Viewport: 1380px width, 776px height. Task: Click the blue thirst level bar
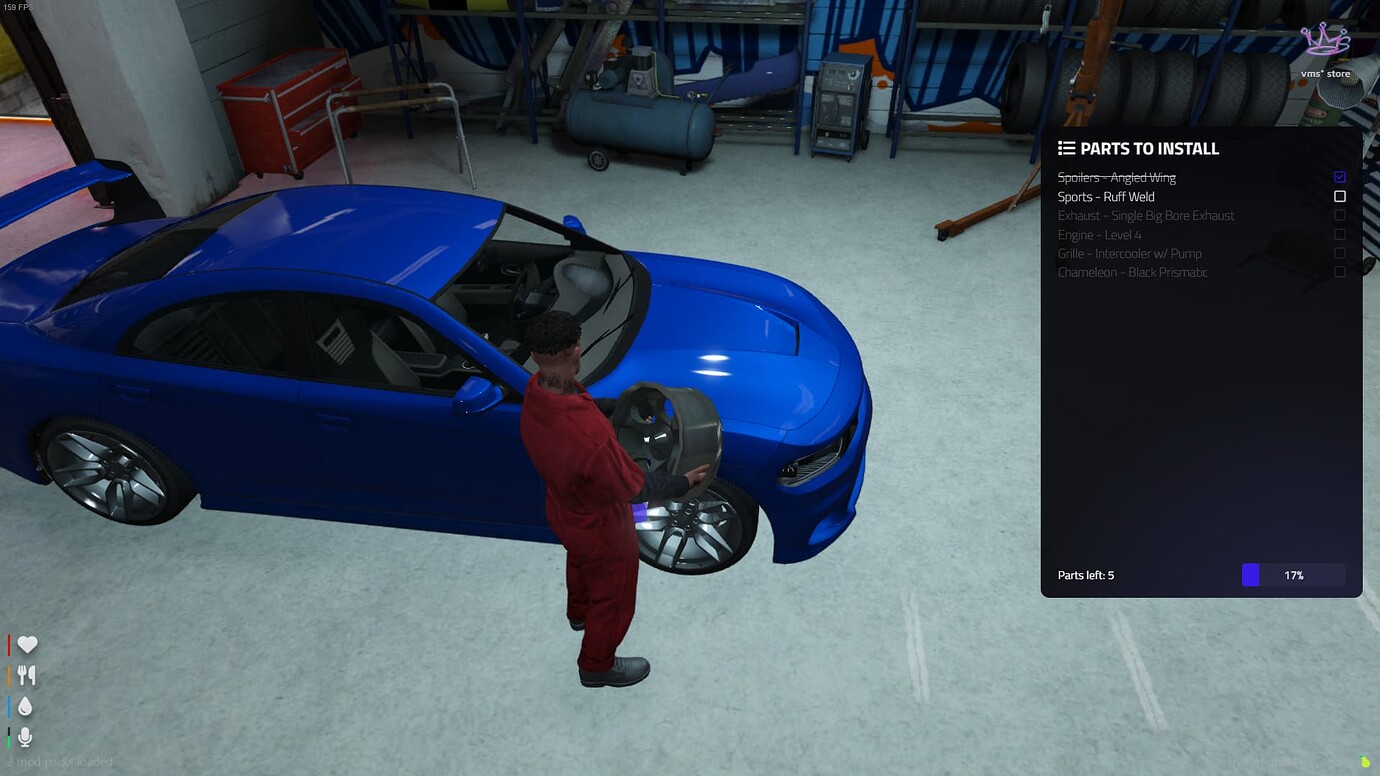click(x=10, y=706)
